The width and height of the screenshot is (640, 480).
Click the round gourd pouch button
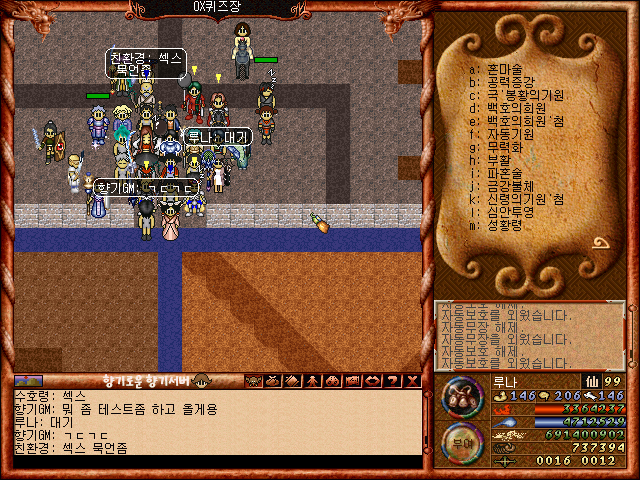point(461,395)
